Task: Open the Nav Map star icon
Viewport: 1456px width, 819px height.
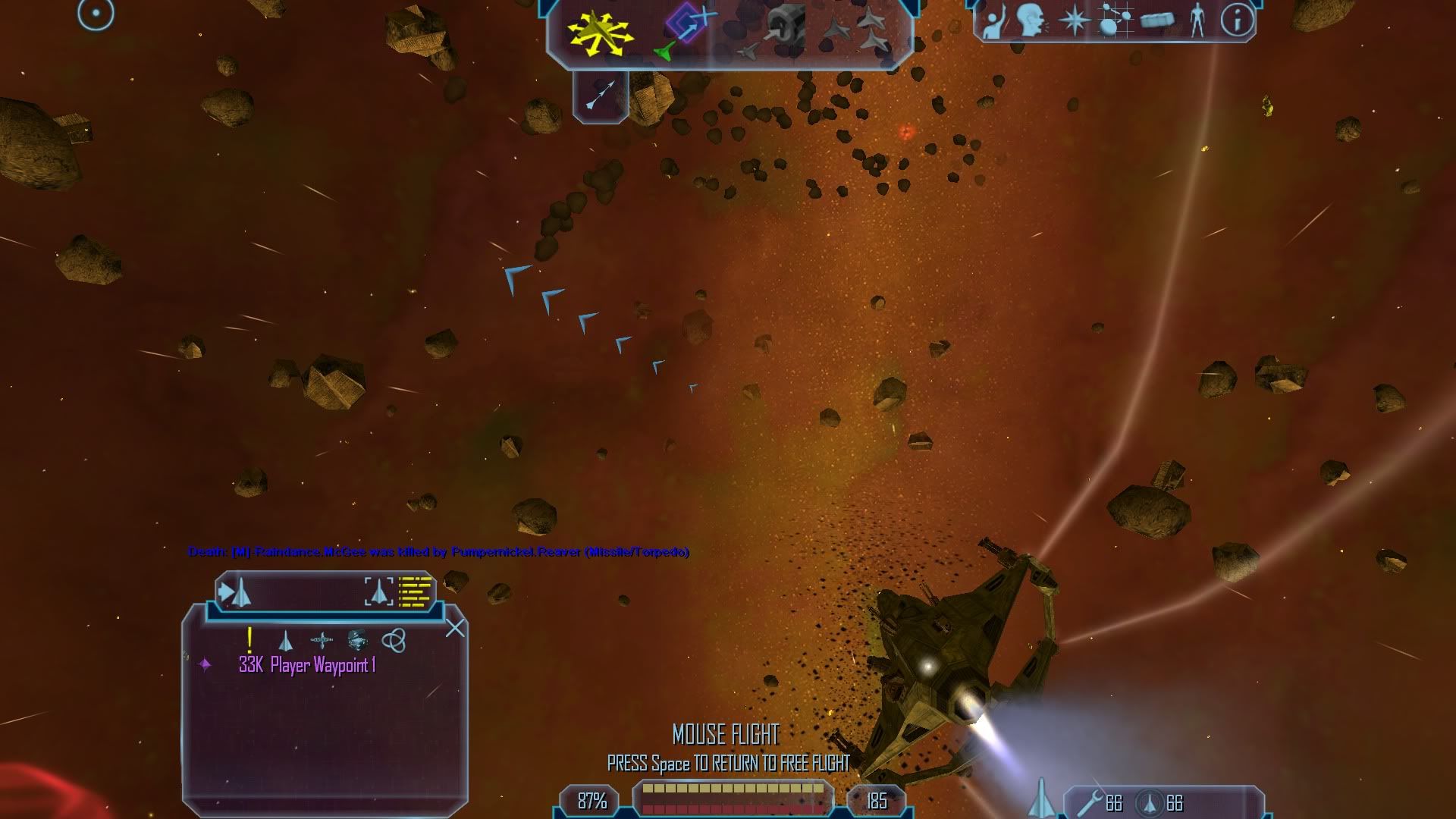Action: click(1074, 20)
